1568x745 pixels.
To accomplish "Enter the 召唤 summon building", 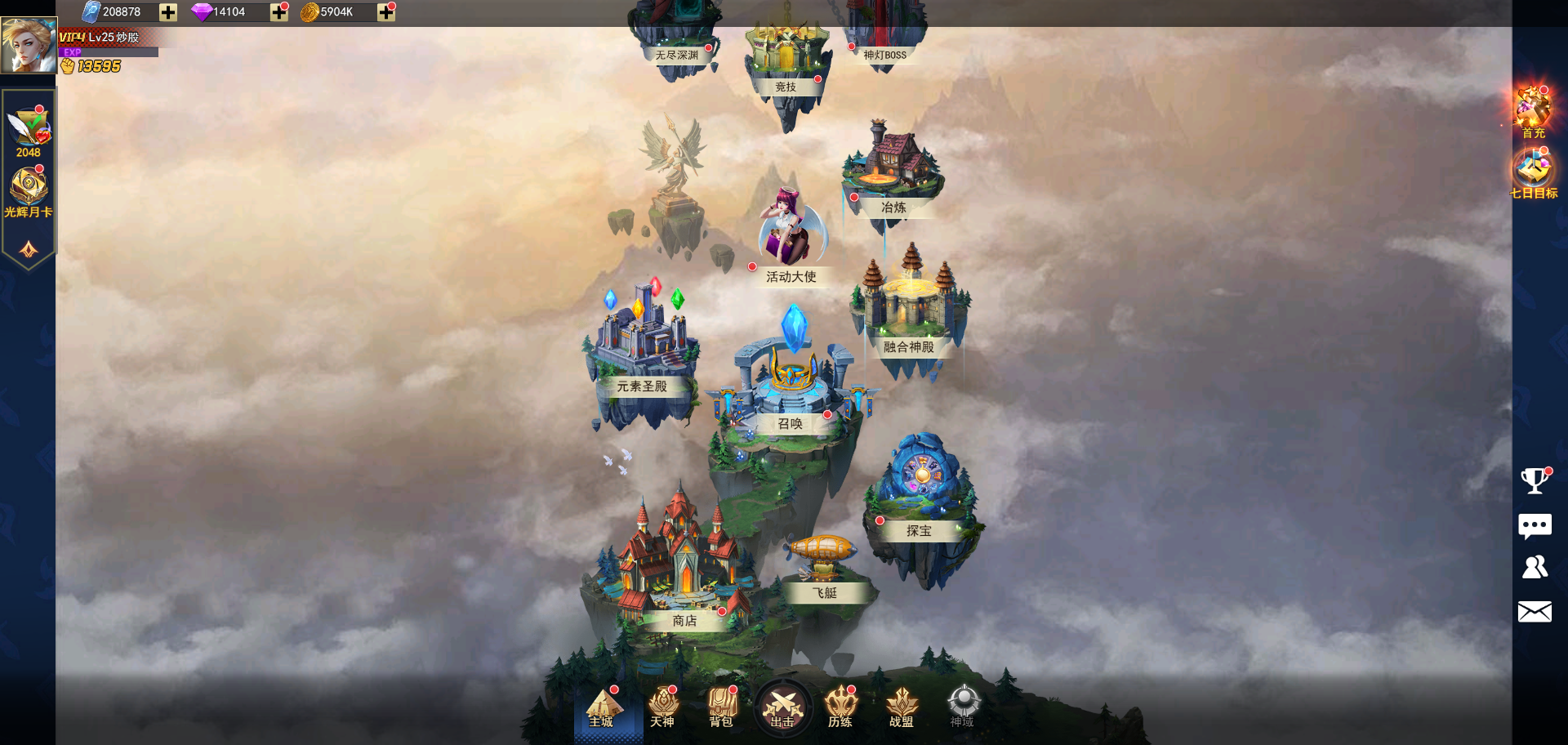I will point(791,384).
